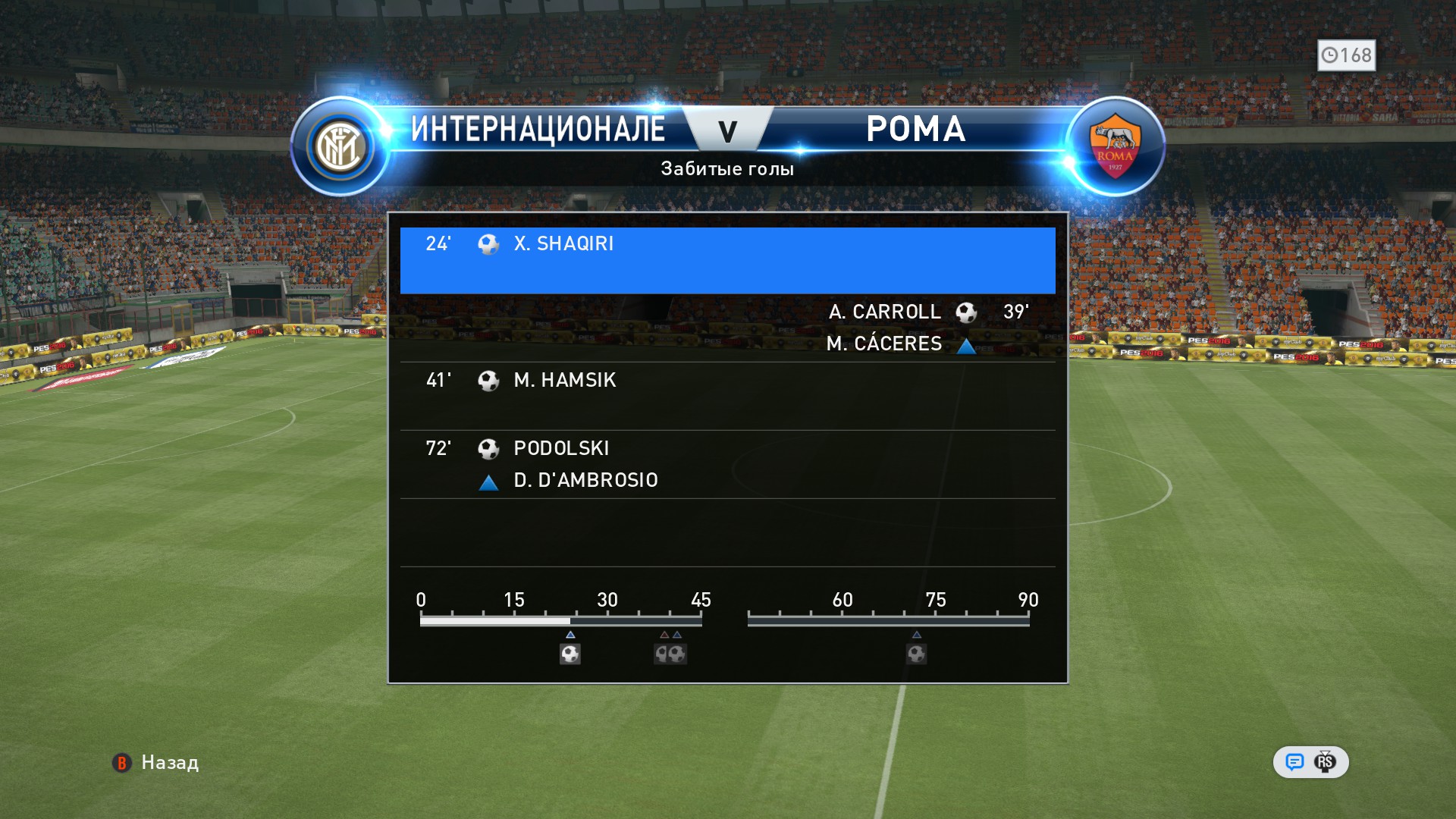This screenshot has height=819, width=1456.
Task: Select M. Hamsik's 41' goal row
Action: click(727, 395)
